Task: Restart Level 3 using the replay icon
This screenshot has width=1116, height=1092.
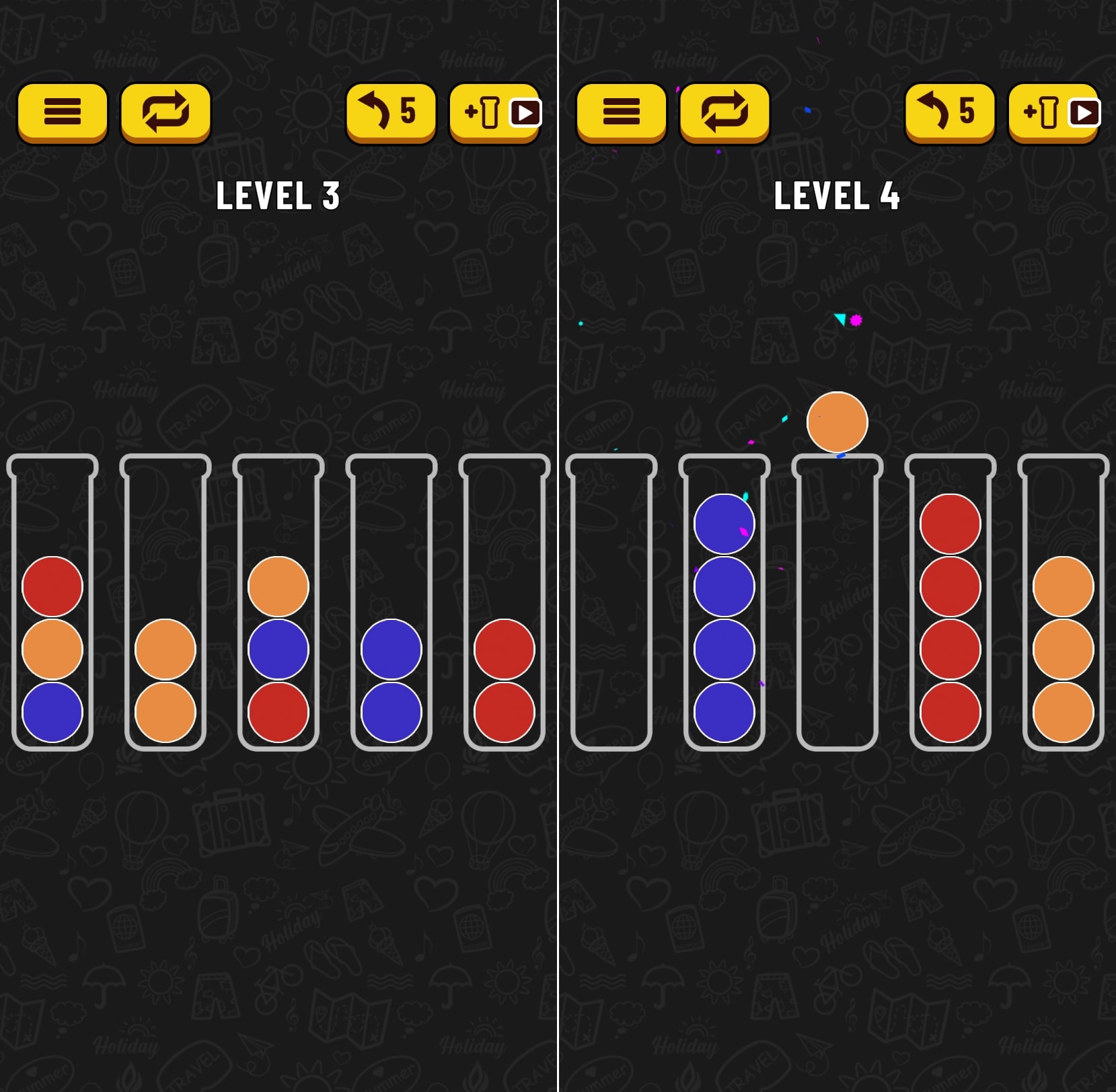Action: click(x=165, y=112)
